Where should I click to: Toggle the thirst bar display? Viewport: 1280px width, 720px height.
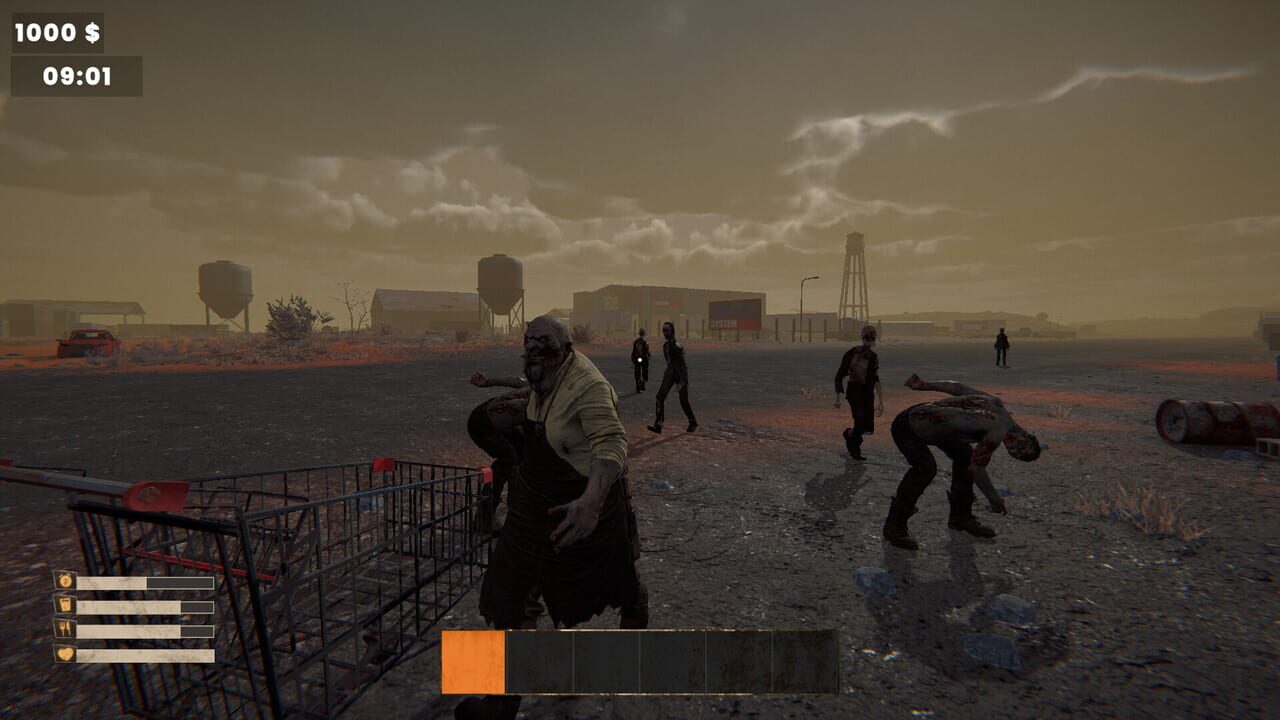(145, 605)
